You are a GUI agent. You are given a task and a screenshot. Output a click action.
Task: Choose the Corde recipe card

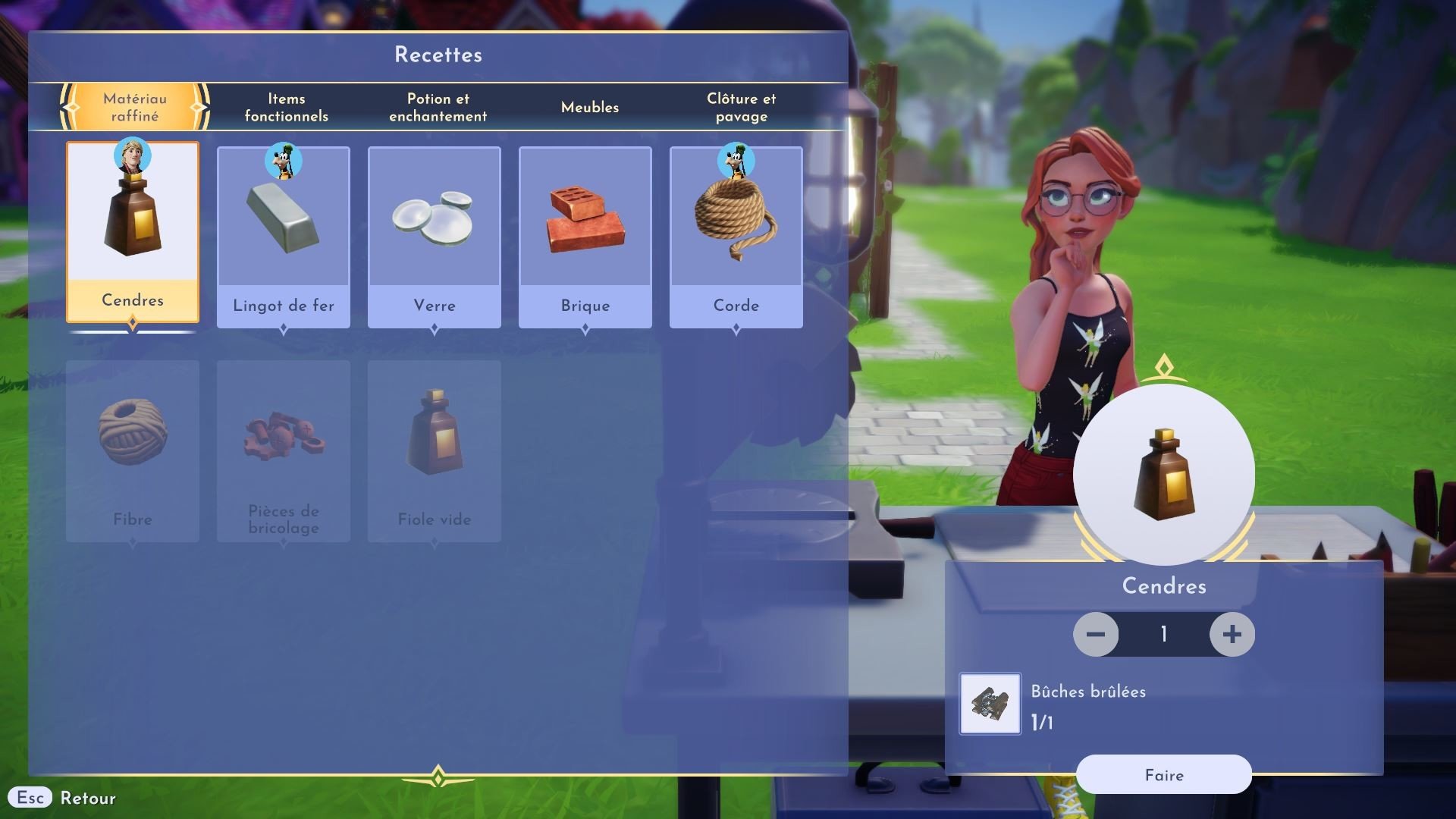[x=736, y=237]
